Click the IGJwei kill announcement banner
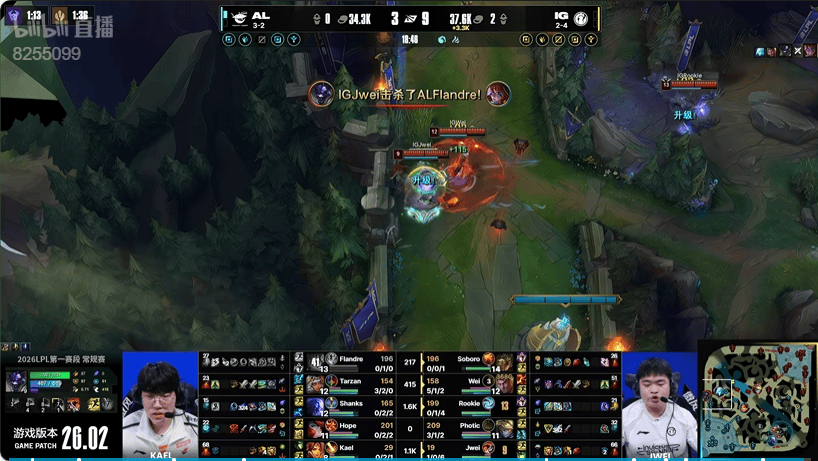Screen dimensions: 818x461 tap(409, 94)
